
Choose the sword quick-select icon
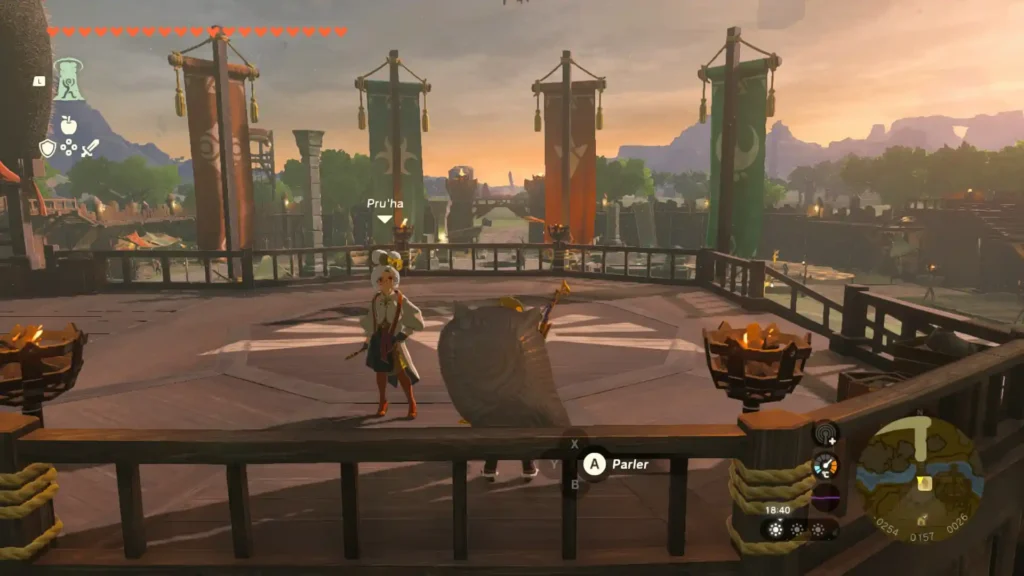coord(90,148)
